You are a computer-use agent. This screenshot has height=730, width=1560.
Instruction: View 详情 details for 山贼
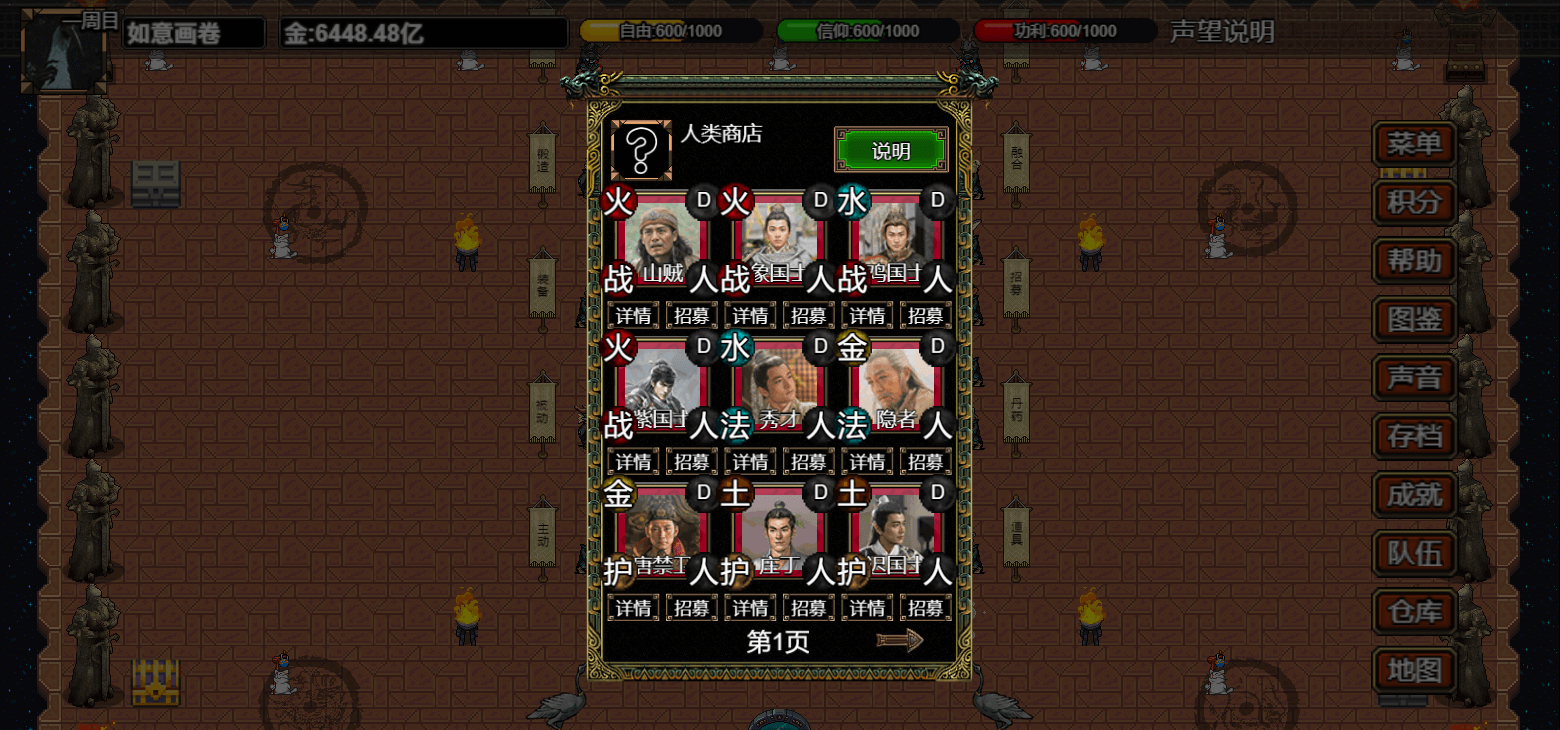click(634, 316)
